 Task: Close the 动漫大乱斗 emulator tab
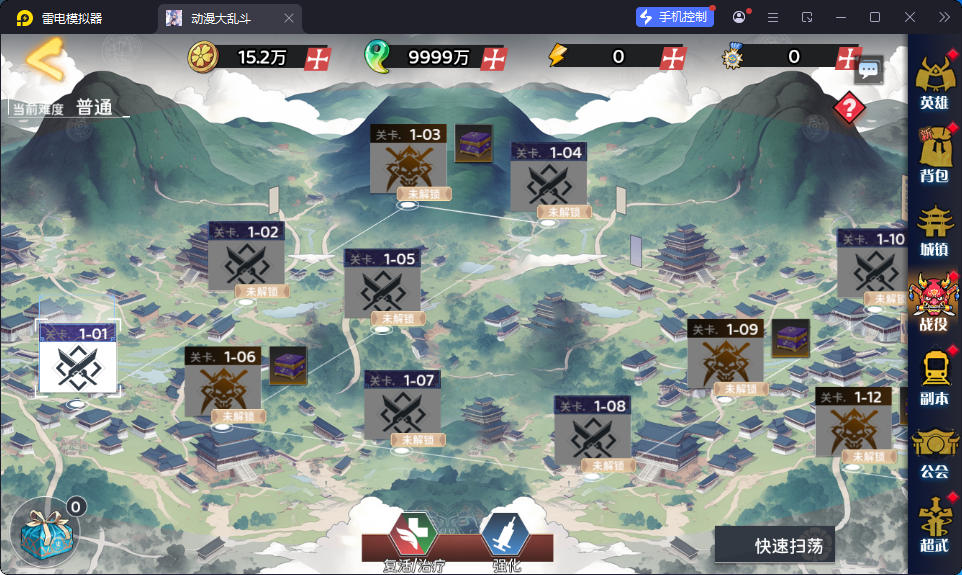289,17
